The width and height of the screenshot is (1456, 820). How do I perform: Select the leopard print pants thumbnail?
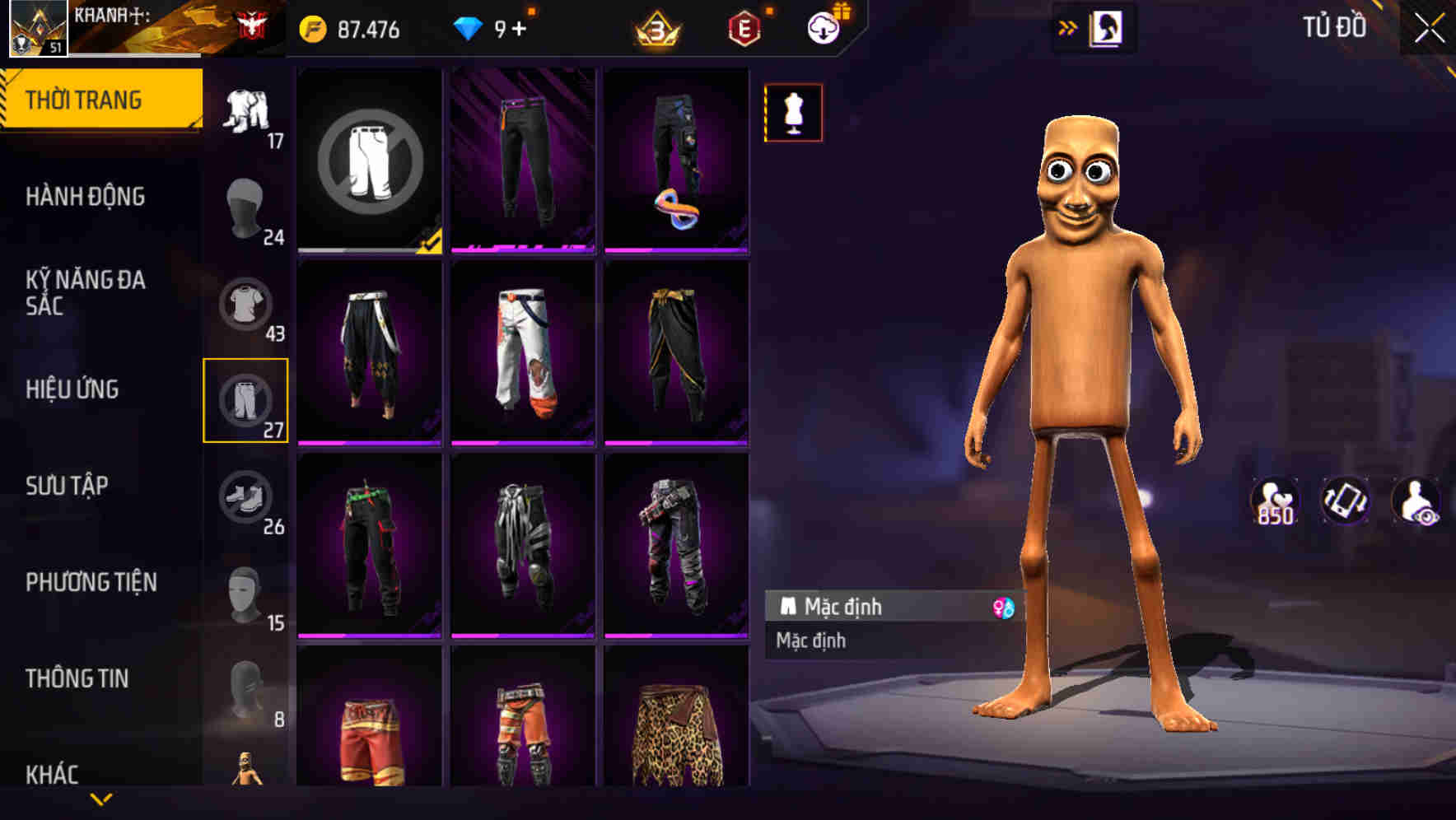[x=675, y=733]
